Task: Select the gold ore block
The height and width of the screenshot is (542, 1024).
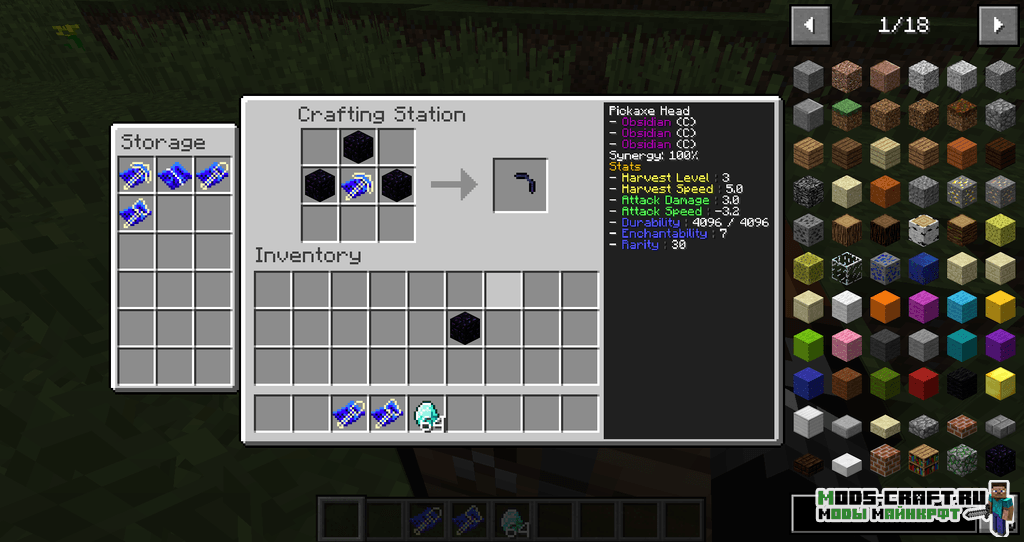Action: click(962, 191)
